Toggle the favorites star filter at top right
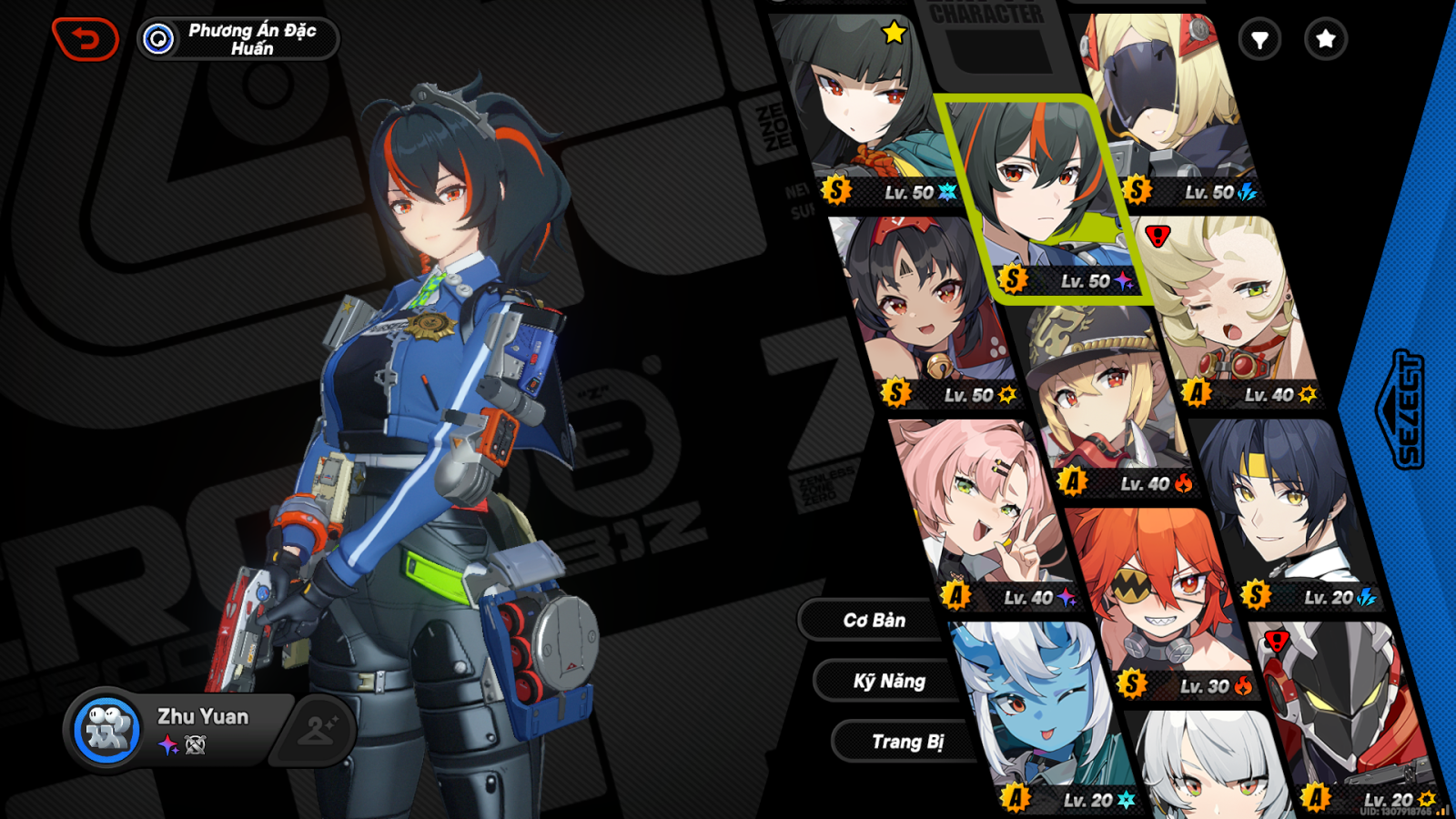Image resolution: width=1456 pixels, height=819 pixels. pyautogui.click(x=1325, y=40)
